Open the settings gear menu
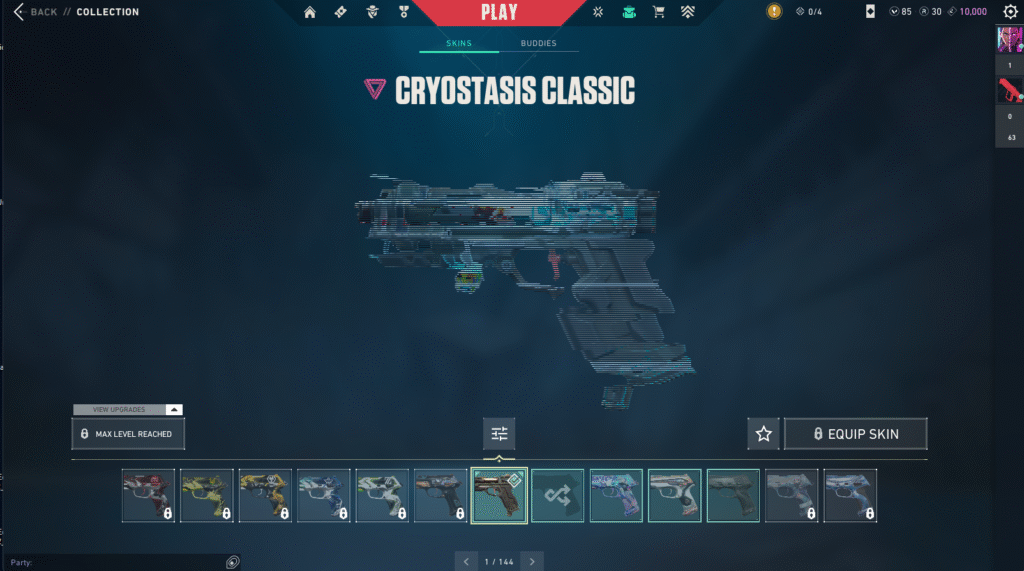Screen dimensions: 1024x571 tap(1010, 12)
